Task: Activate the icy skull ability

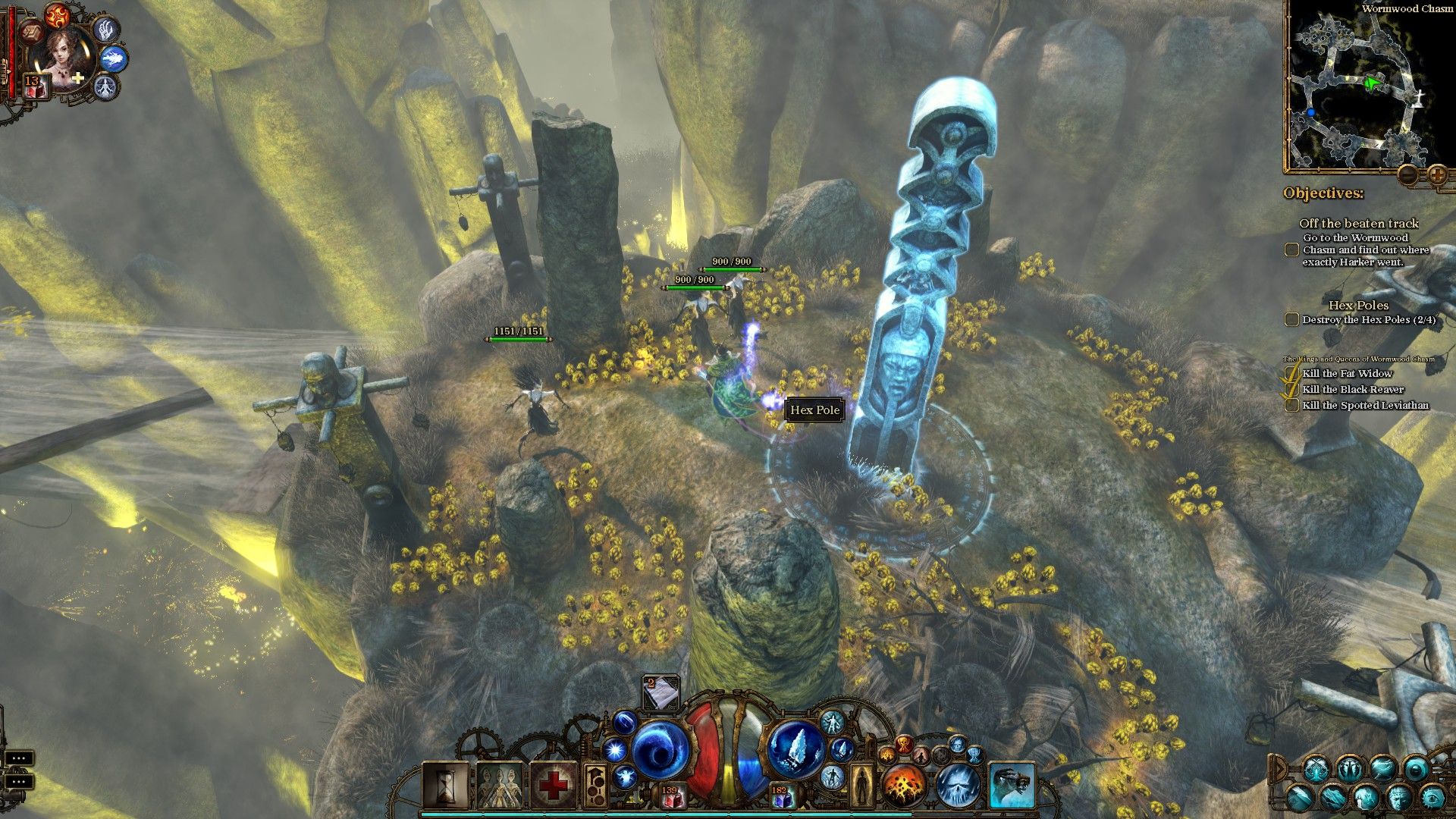Action: point(958,785)
